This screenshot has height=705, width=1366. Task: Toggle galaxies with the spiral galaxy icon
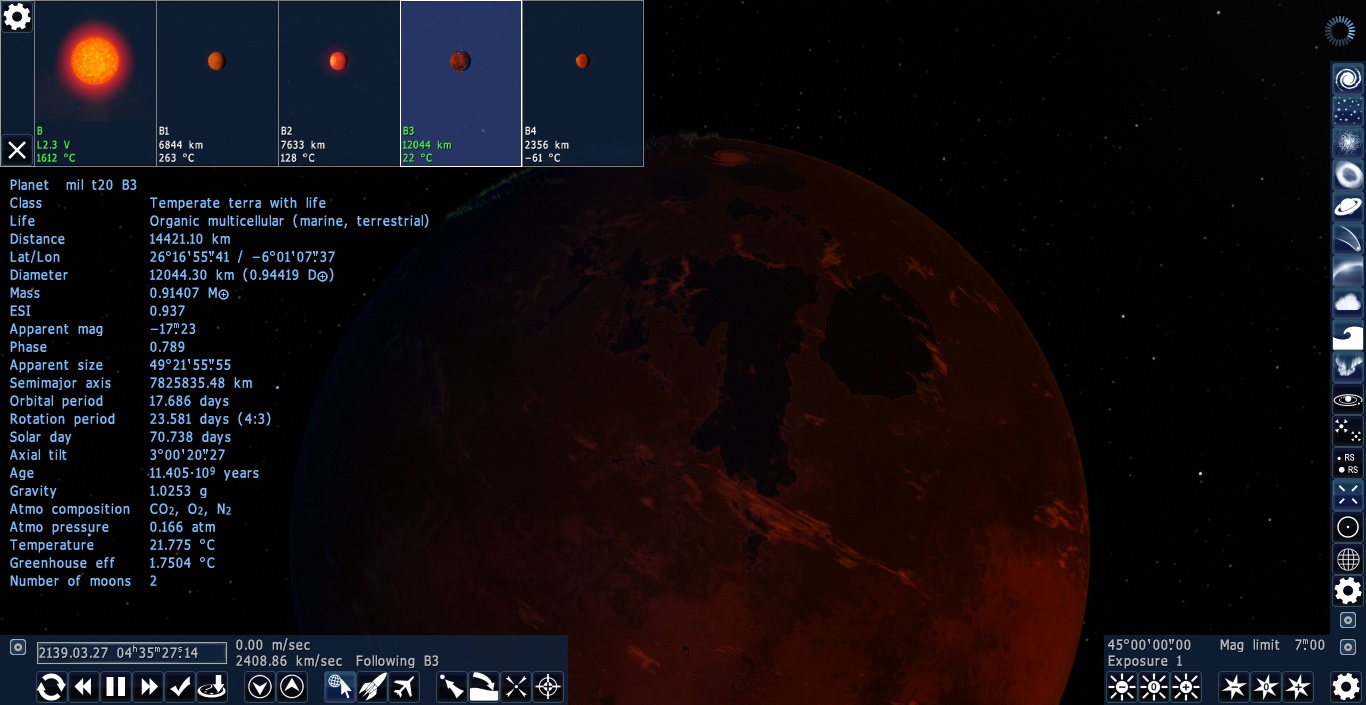pos(1348,79)
